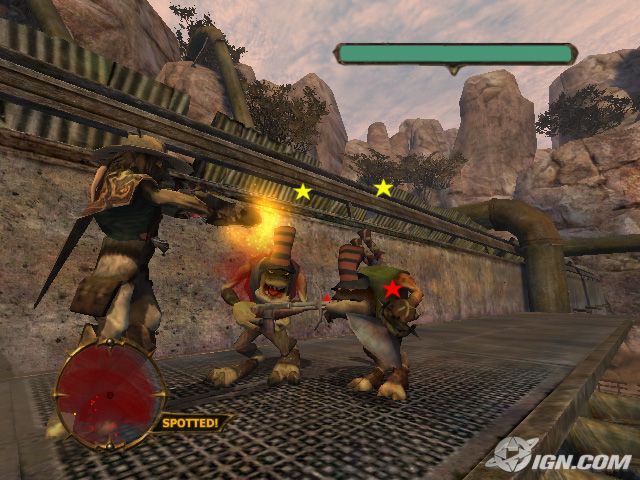Screen dimensions: 640x480
Task: Select the SPOTTED! alert tag
Action: (193, 422)
